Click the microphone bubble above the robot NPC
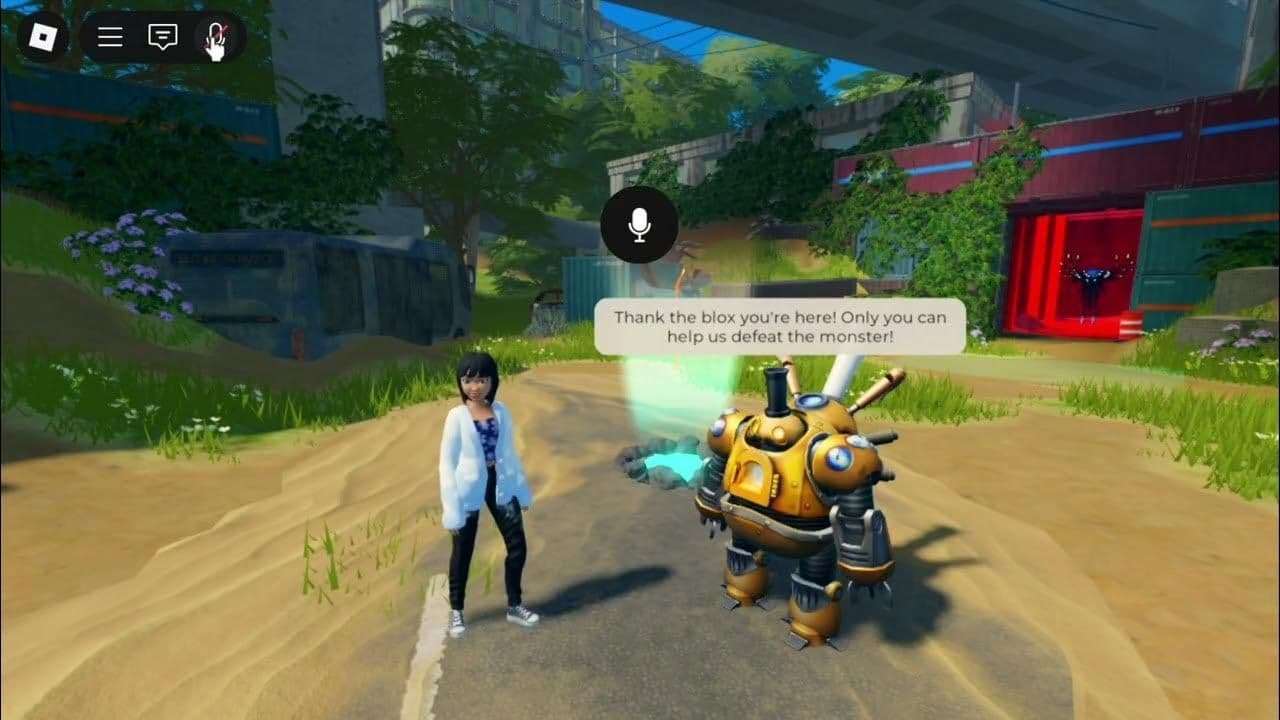This screenshot has height=720, width=1280. pyautogui.click(x=640, y=225)
